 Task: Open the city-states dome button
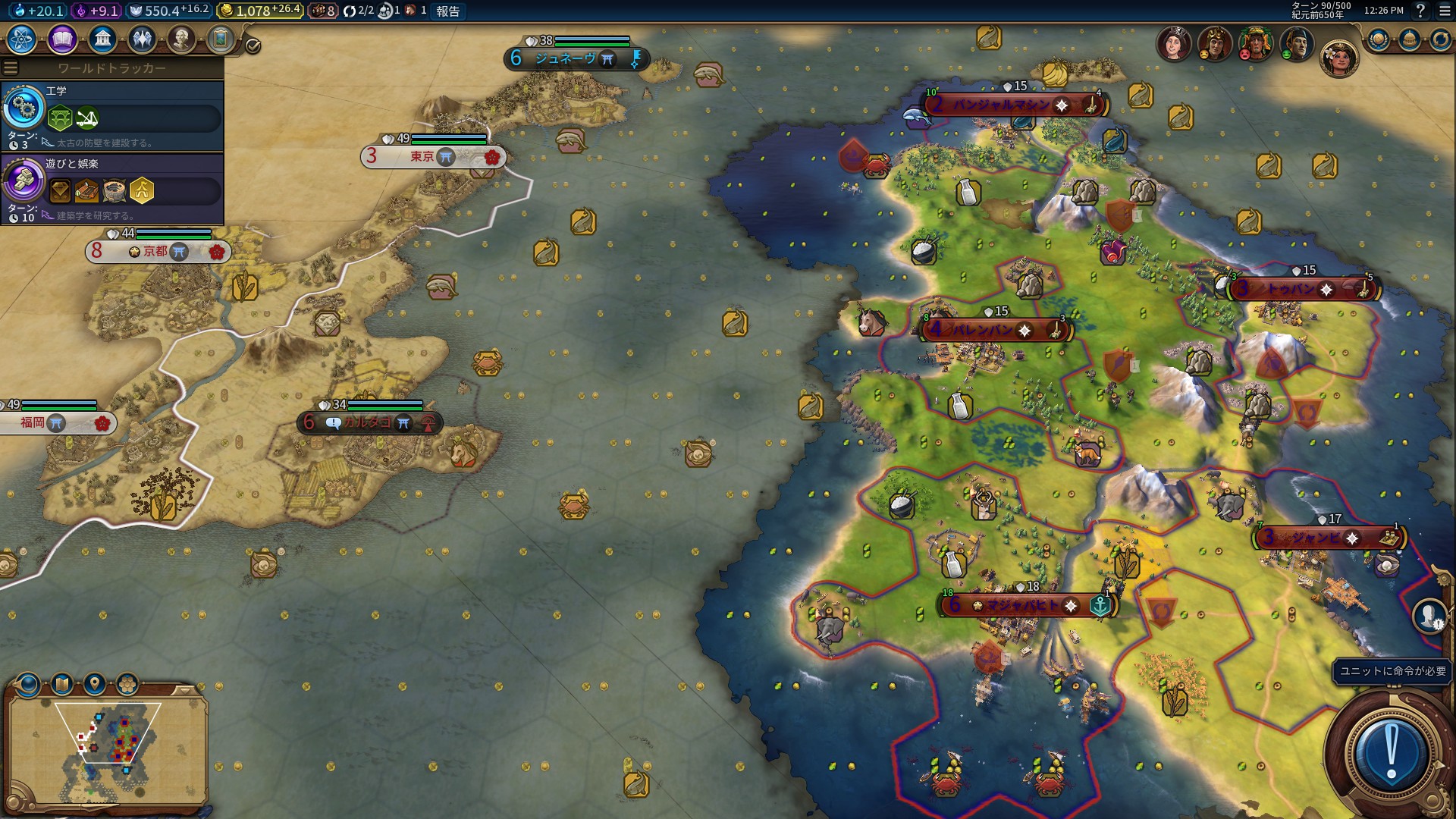[1410, 39]
